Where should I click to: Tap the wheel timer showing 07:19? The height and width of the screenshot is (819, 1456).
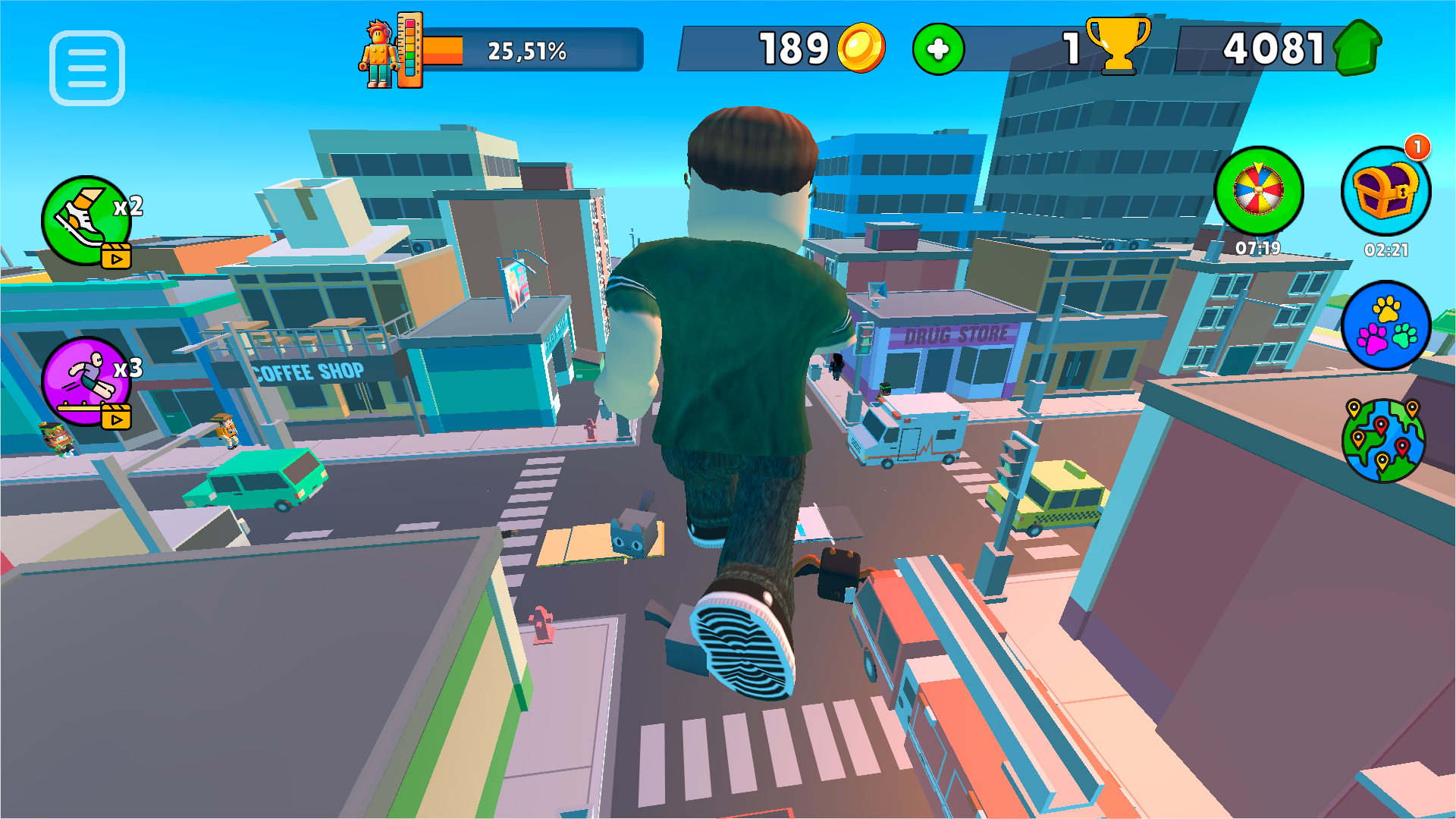pos(1260,248)
